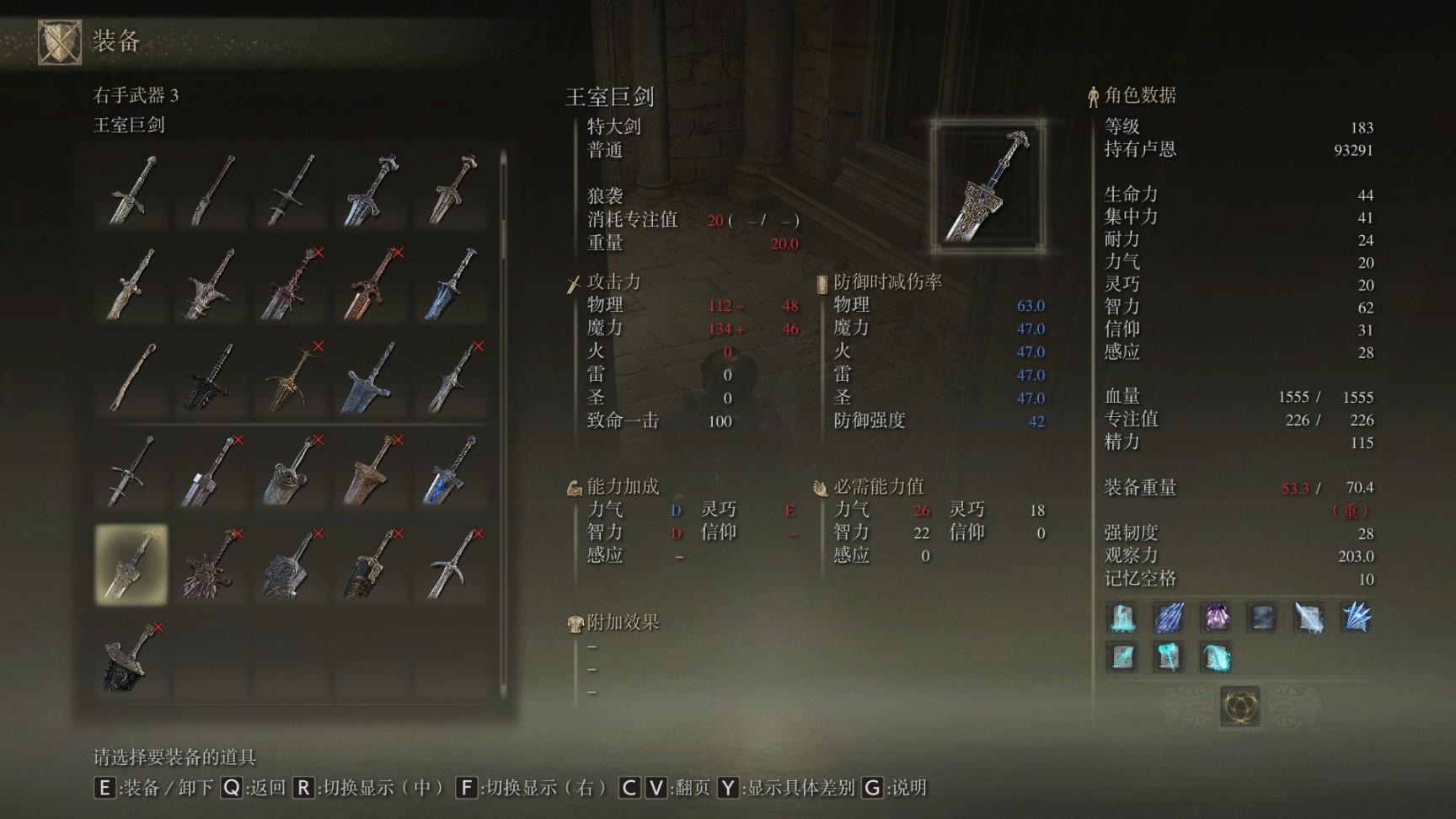Select the black scaled greatsword slot
This screenshot has height=819, width=1456.
click(211, 378)
